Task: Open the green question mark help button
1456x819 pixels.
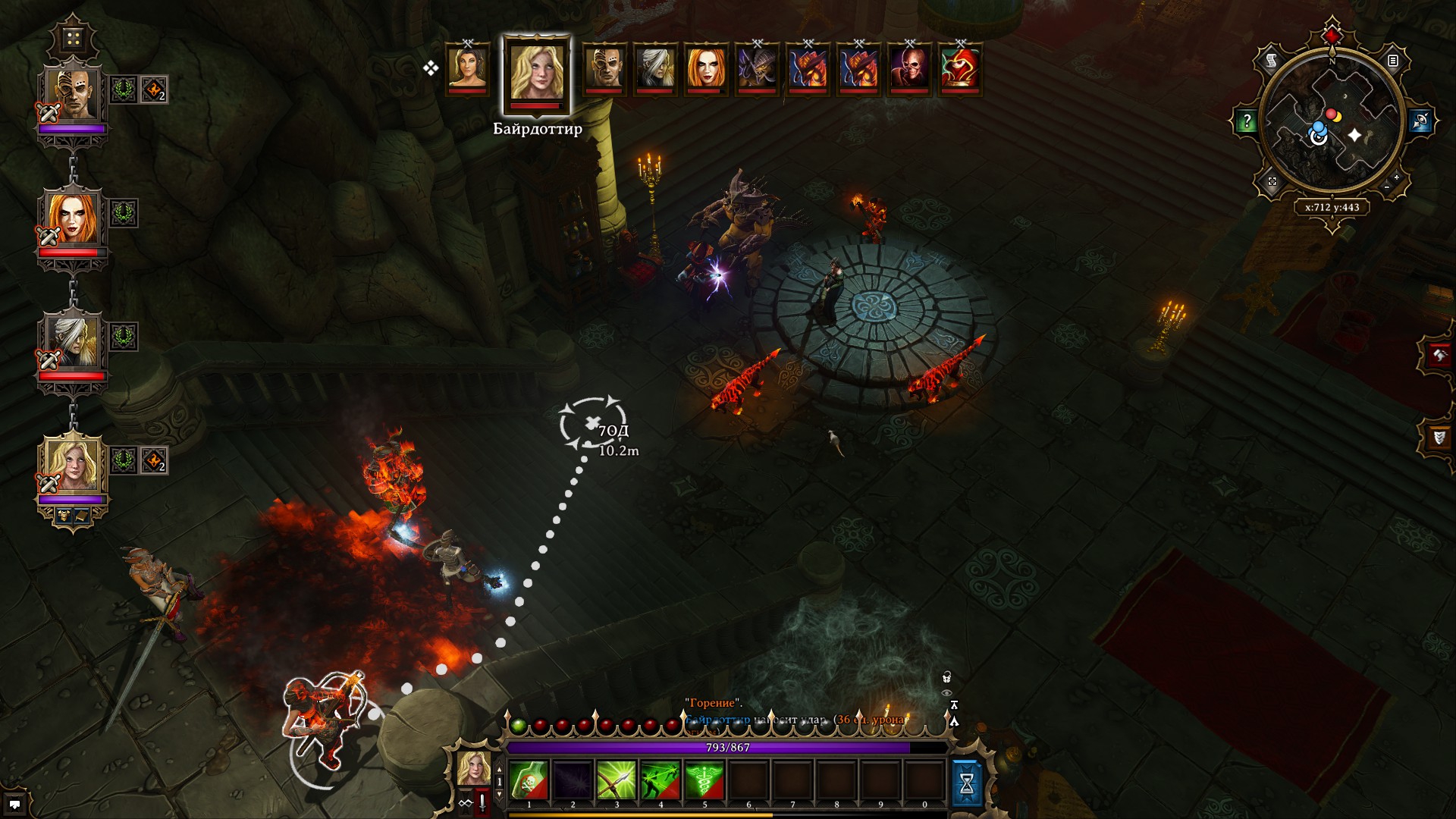Action: tap(1246, 121)
